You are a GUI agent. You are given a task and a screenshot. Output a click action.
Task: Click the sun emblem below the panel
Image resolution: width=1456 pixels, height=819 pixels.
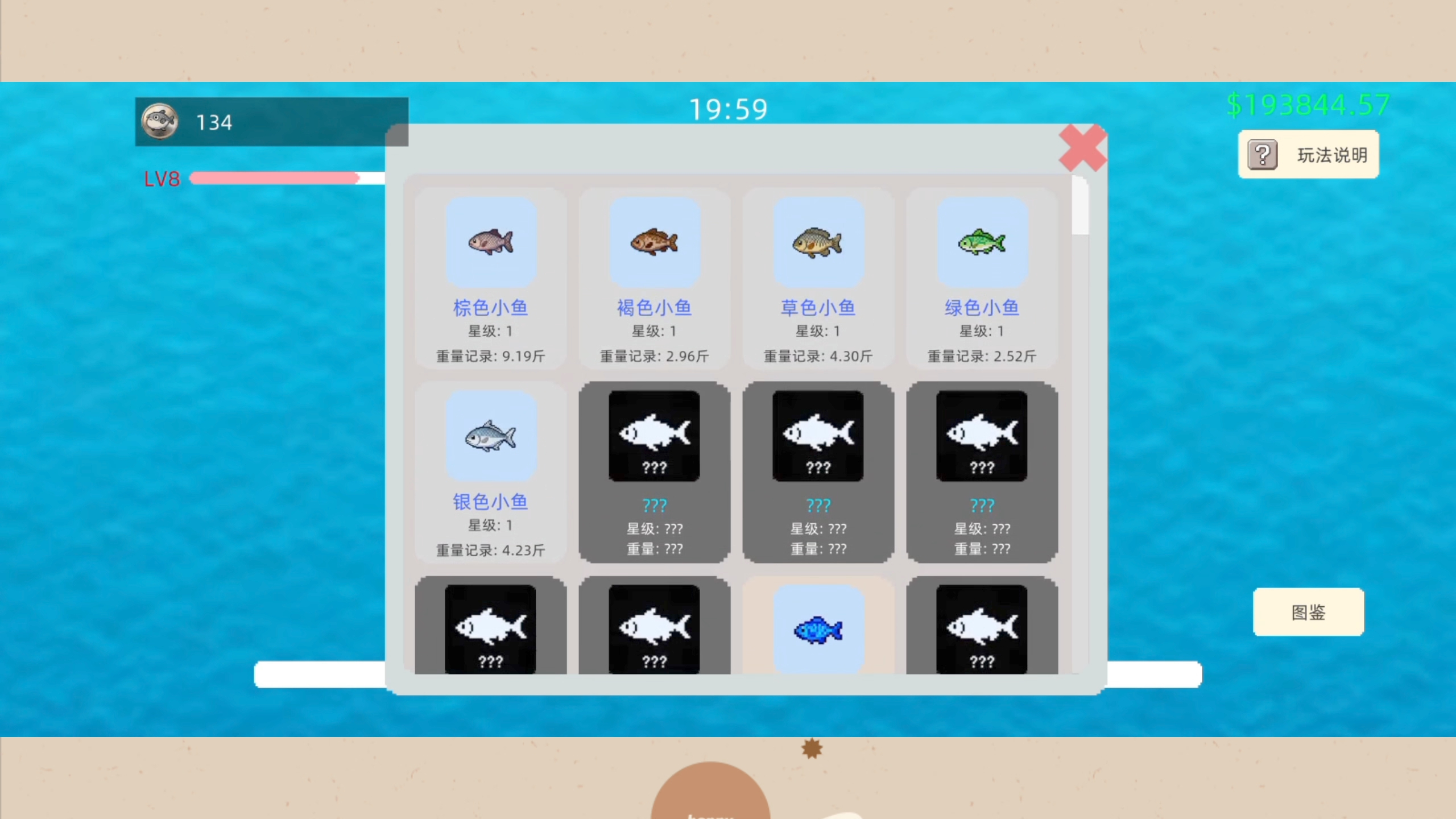(x=812, y=748)
